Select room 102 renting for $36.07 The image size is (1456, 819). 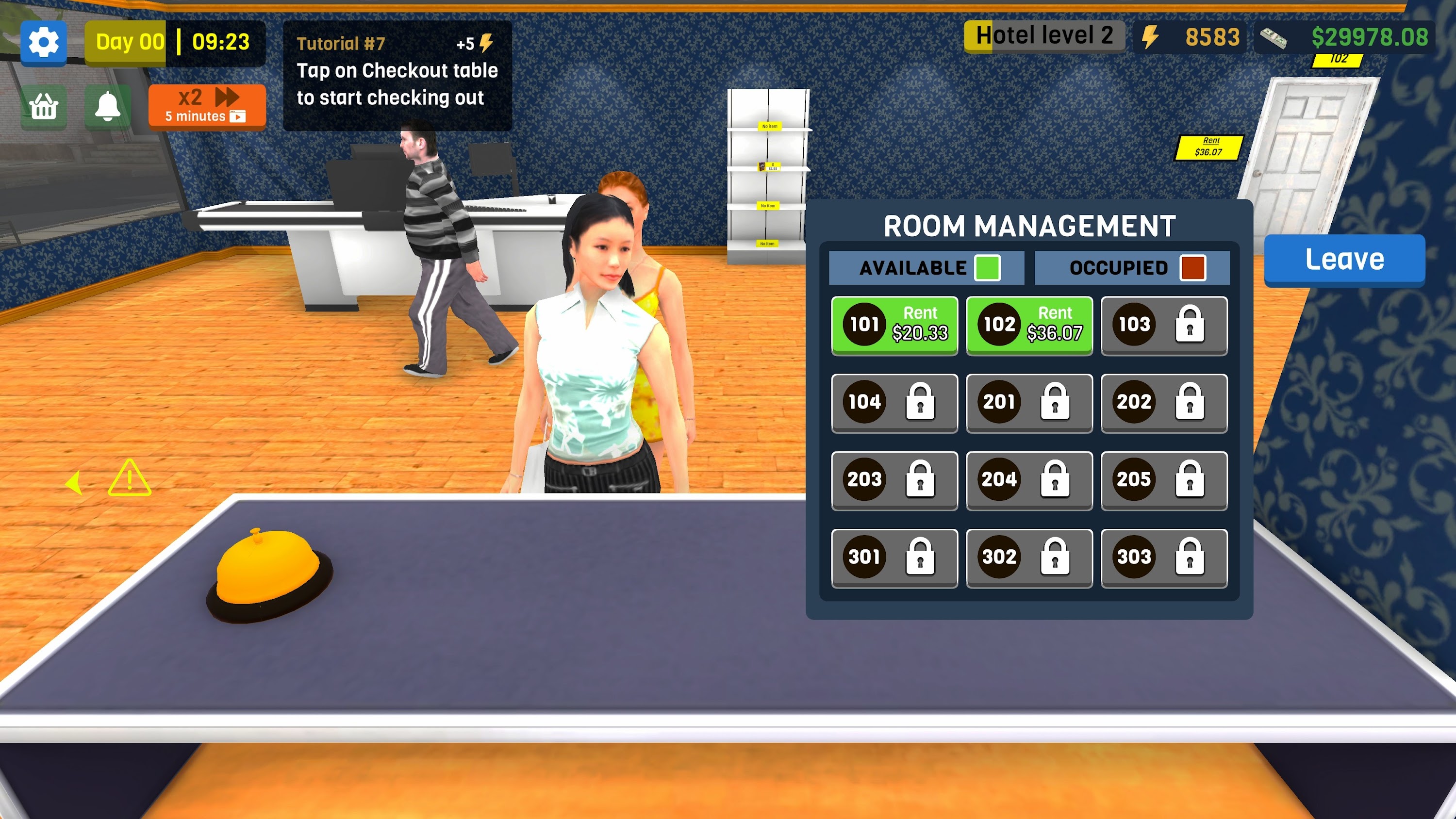point(1029,325)
